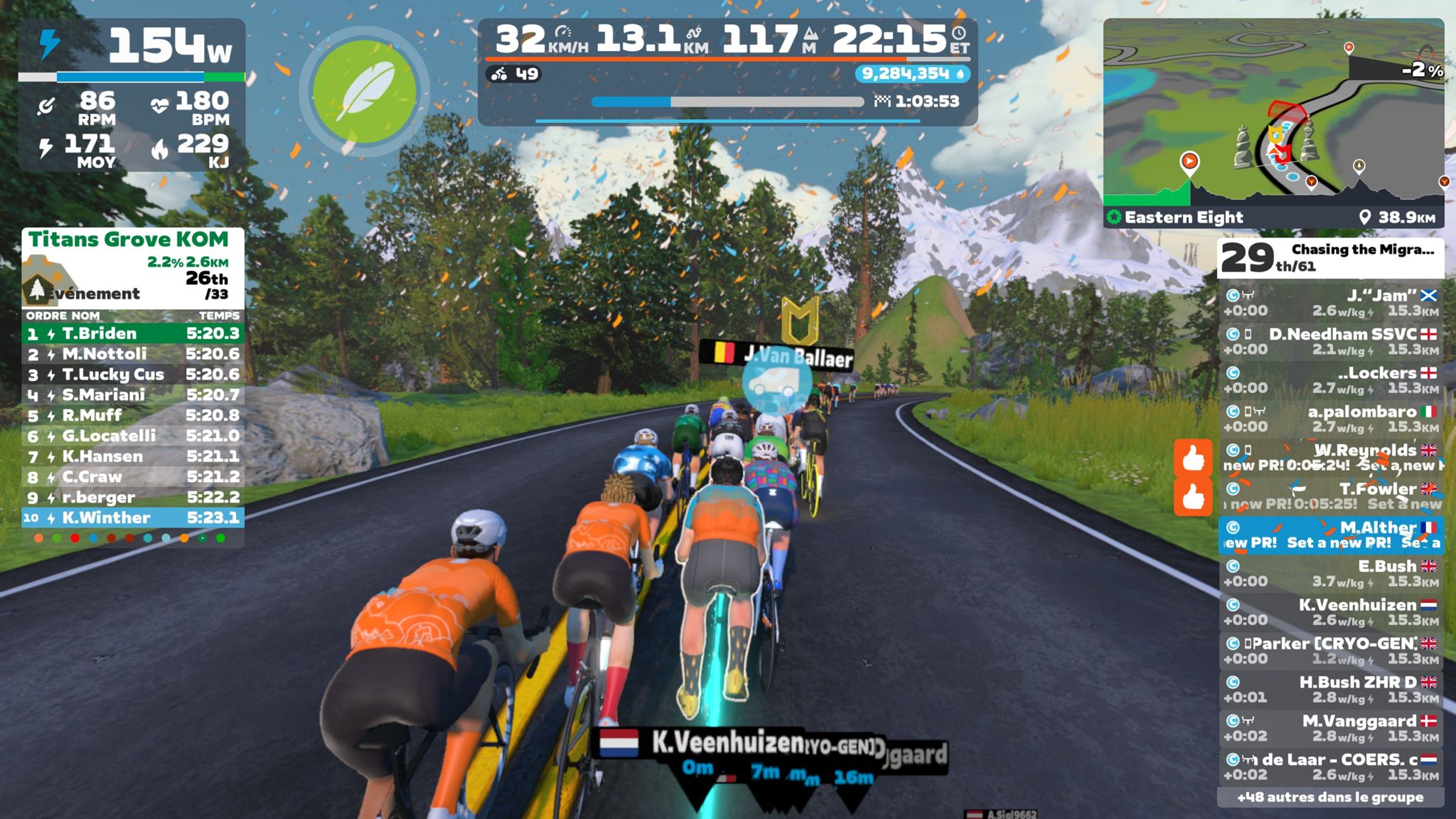Show the +48 autres dans le groupe
Viewport: 1456px width, 819px height.
1329,797
